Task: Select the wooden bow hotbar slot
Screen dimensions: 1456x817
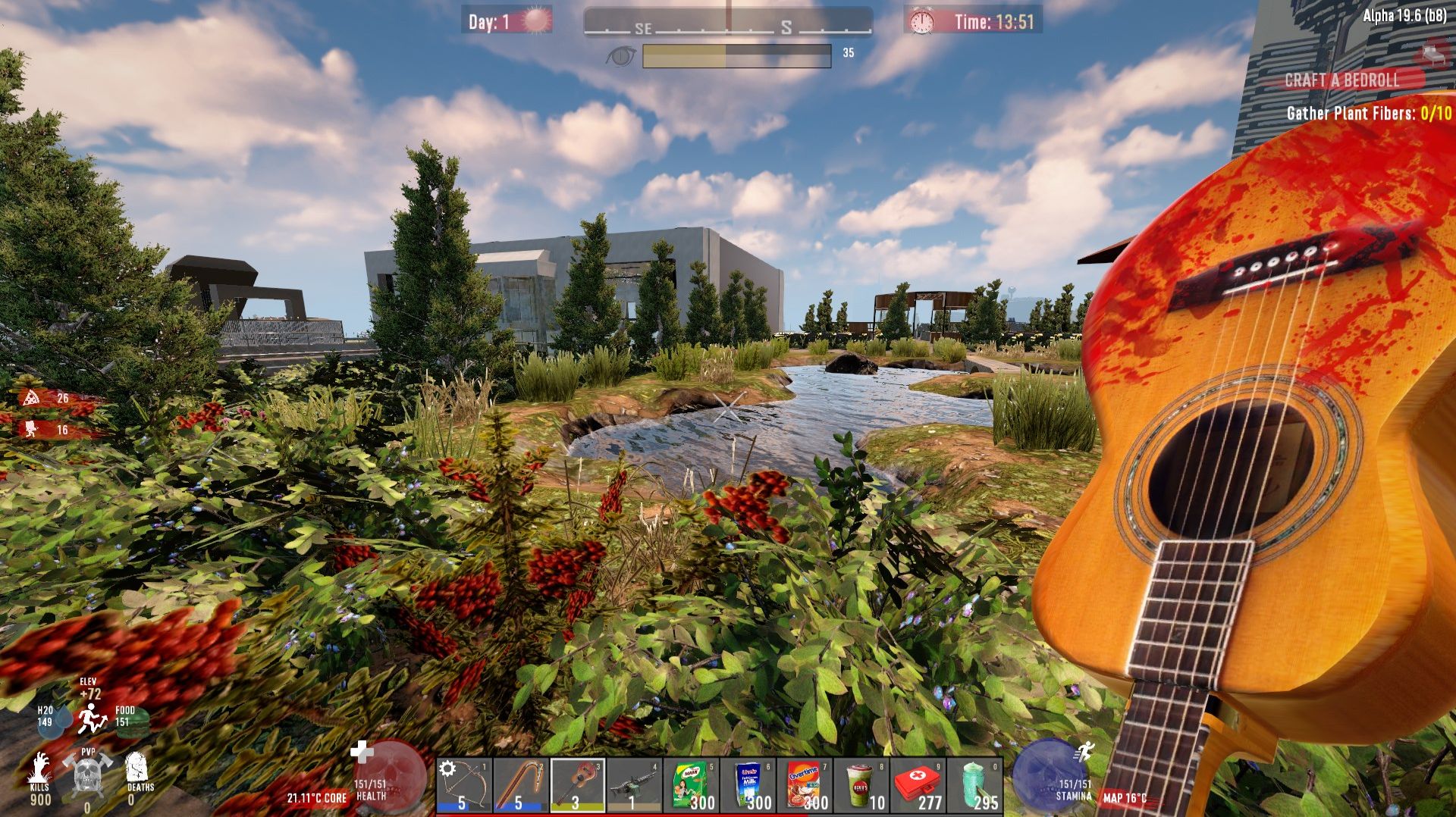Action: tap(464, 785)
